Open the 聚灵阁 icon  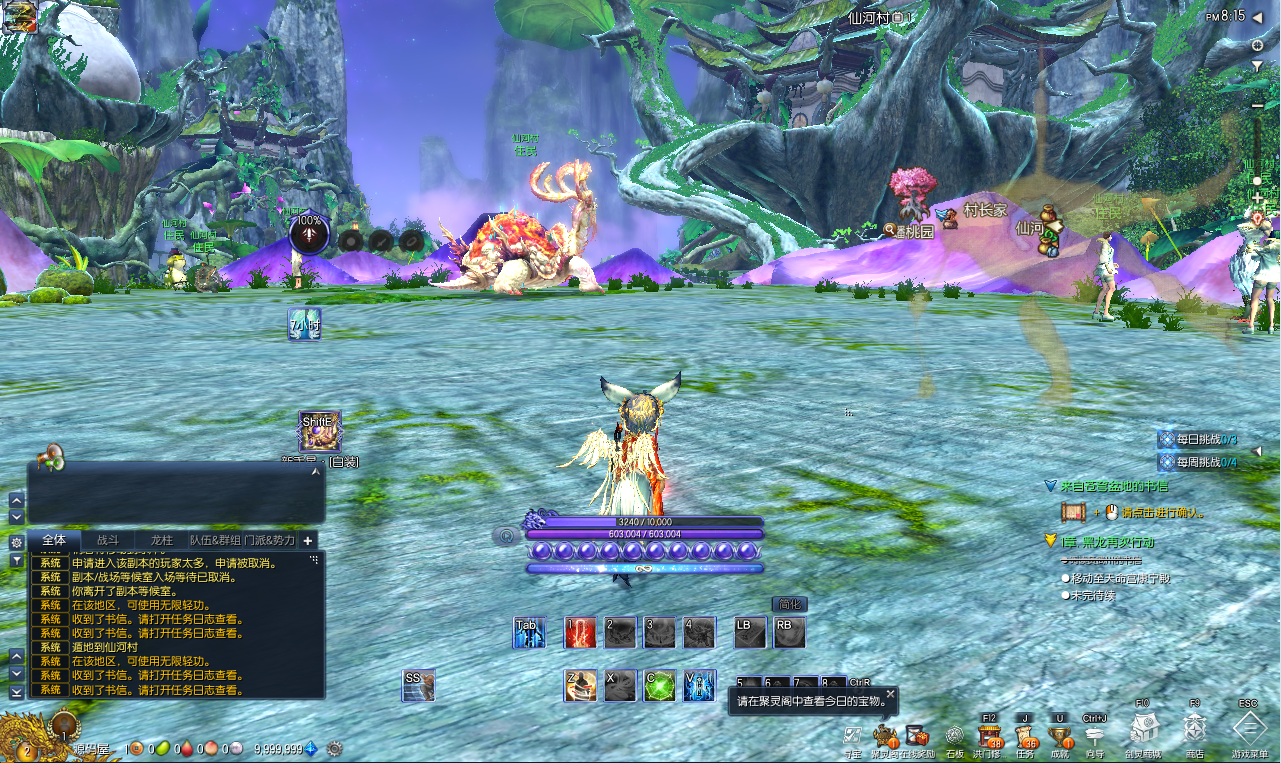click(x=883, y=737)
